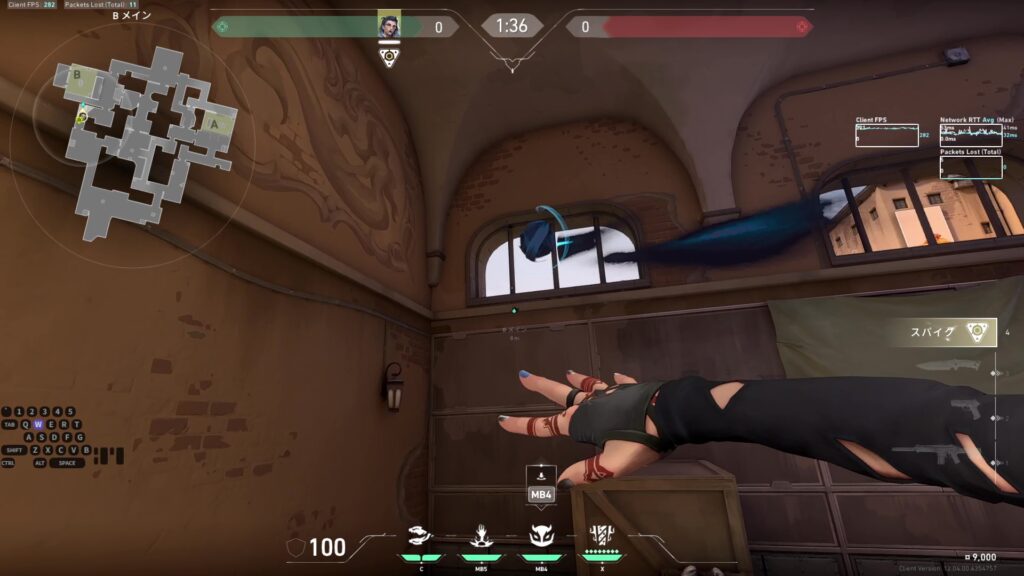Activate the C ability with two fish
1024x576 pixels.
coord(422,537)
